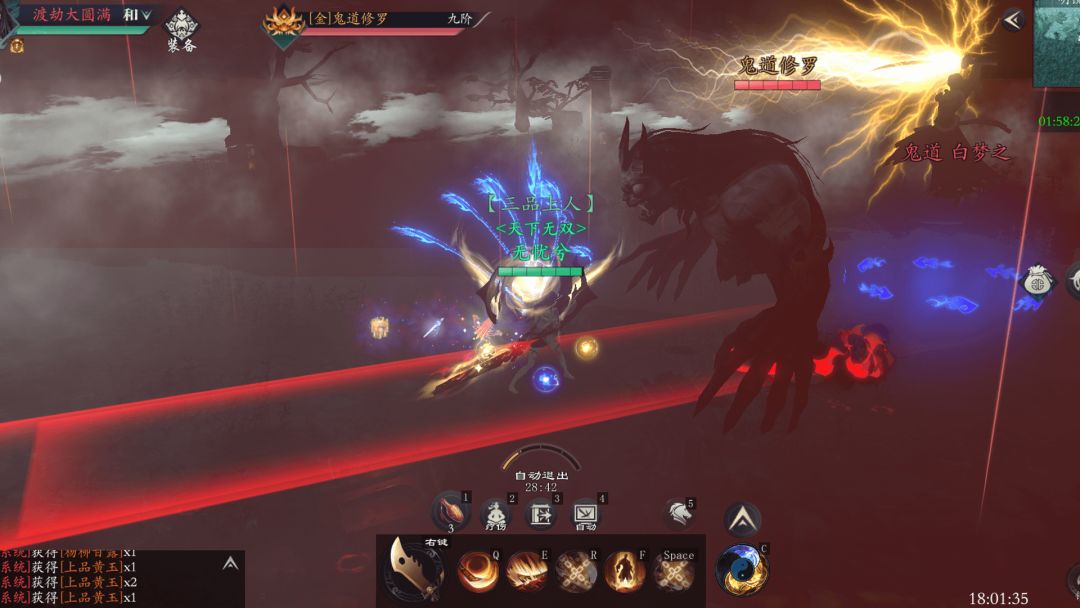Open the minimap
Screen dimensions: 1080x608
[1057, 45]
